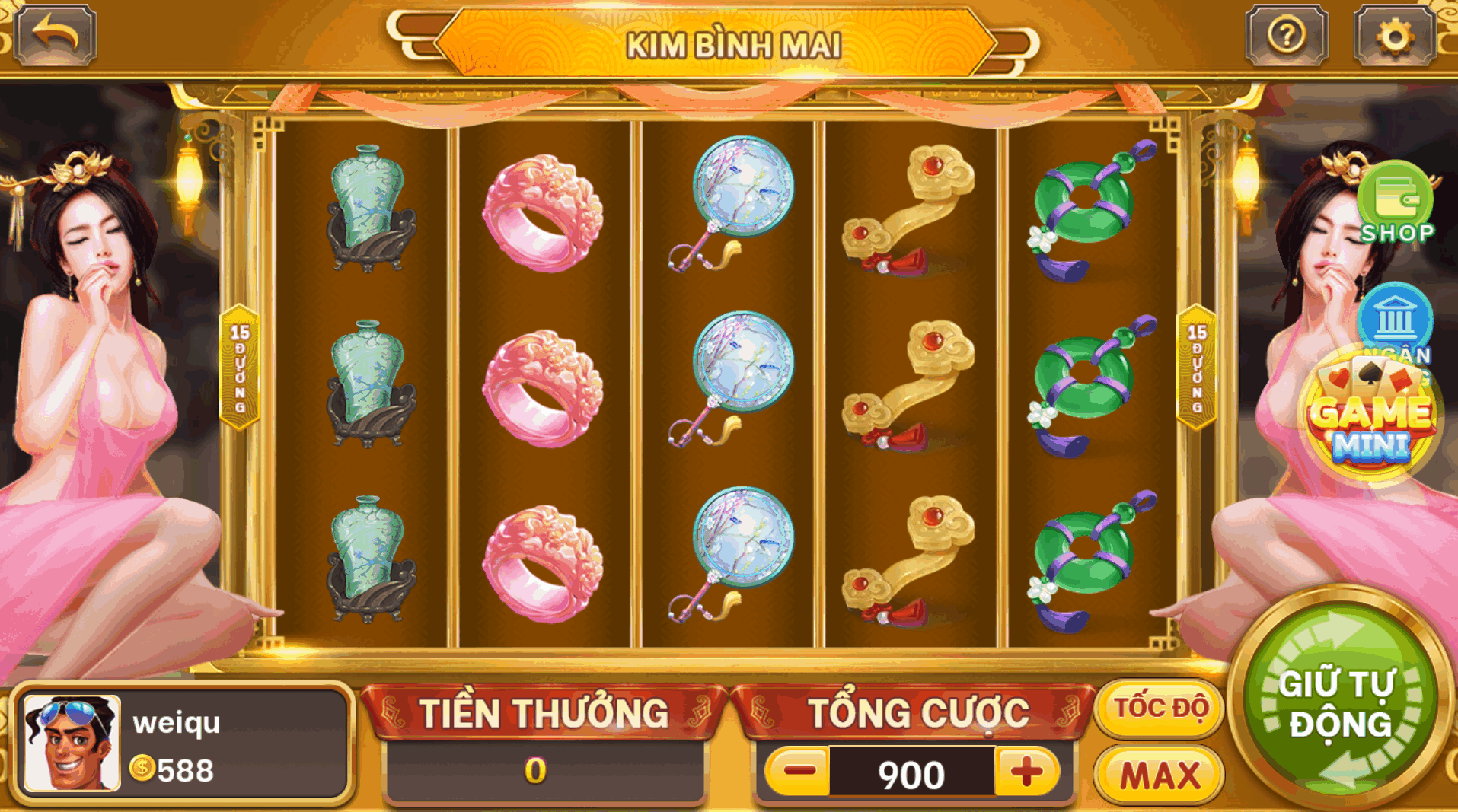Screen dimensions: 1458x812
Task: Launch the GAME MINI menu
Action: pyautogui.click(x=1370, y=420)
